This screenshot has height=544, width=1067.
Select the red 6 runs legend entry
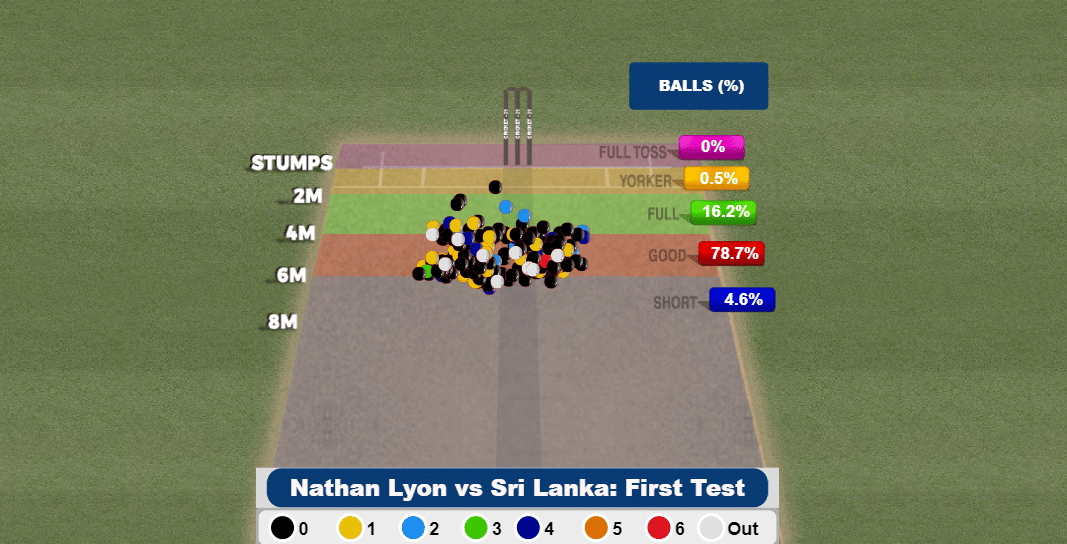pyautogui.click(x=658, y=528)
